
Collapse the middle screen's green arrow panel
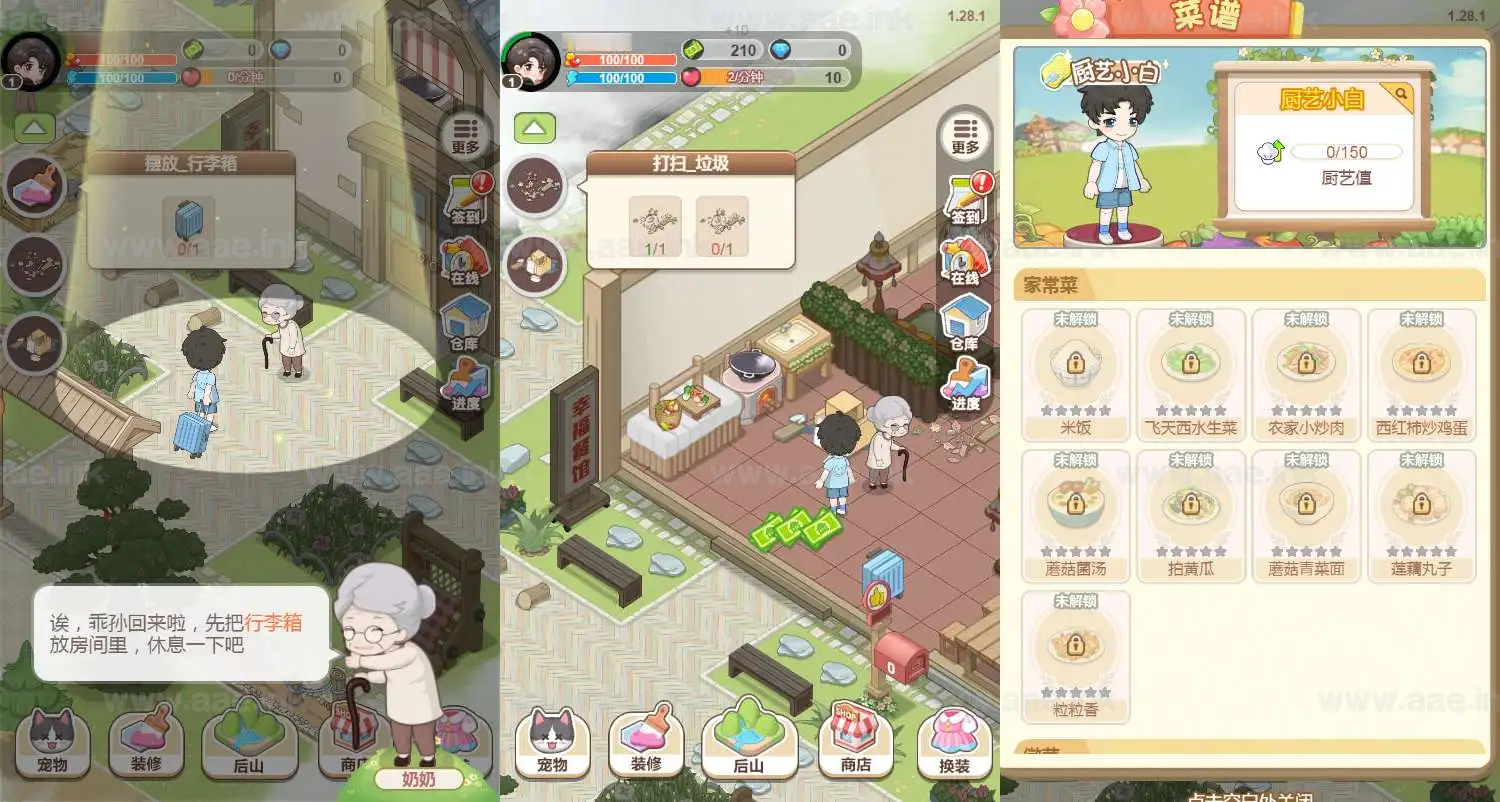(x=535, y=126)
